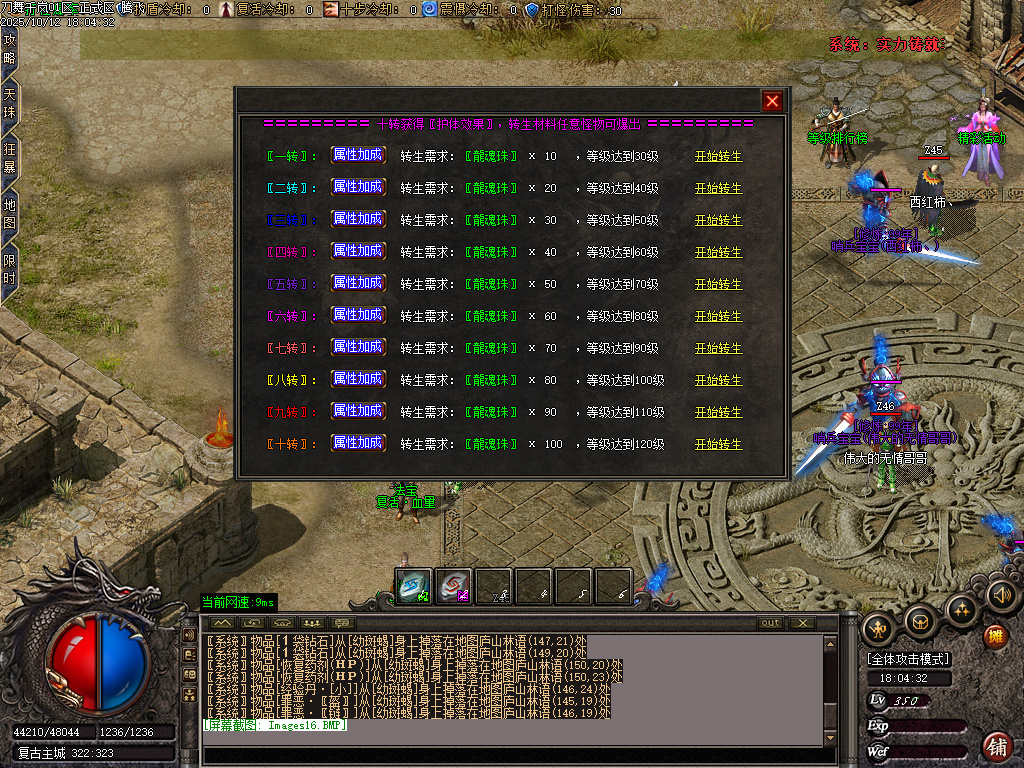Viewport: 1024px width, 768px height.
Task: Begin the 十转 rebirth
Action: pyautogui.click(x=719, y=444)
